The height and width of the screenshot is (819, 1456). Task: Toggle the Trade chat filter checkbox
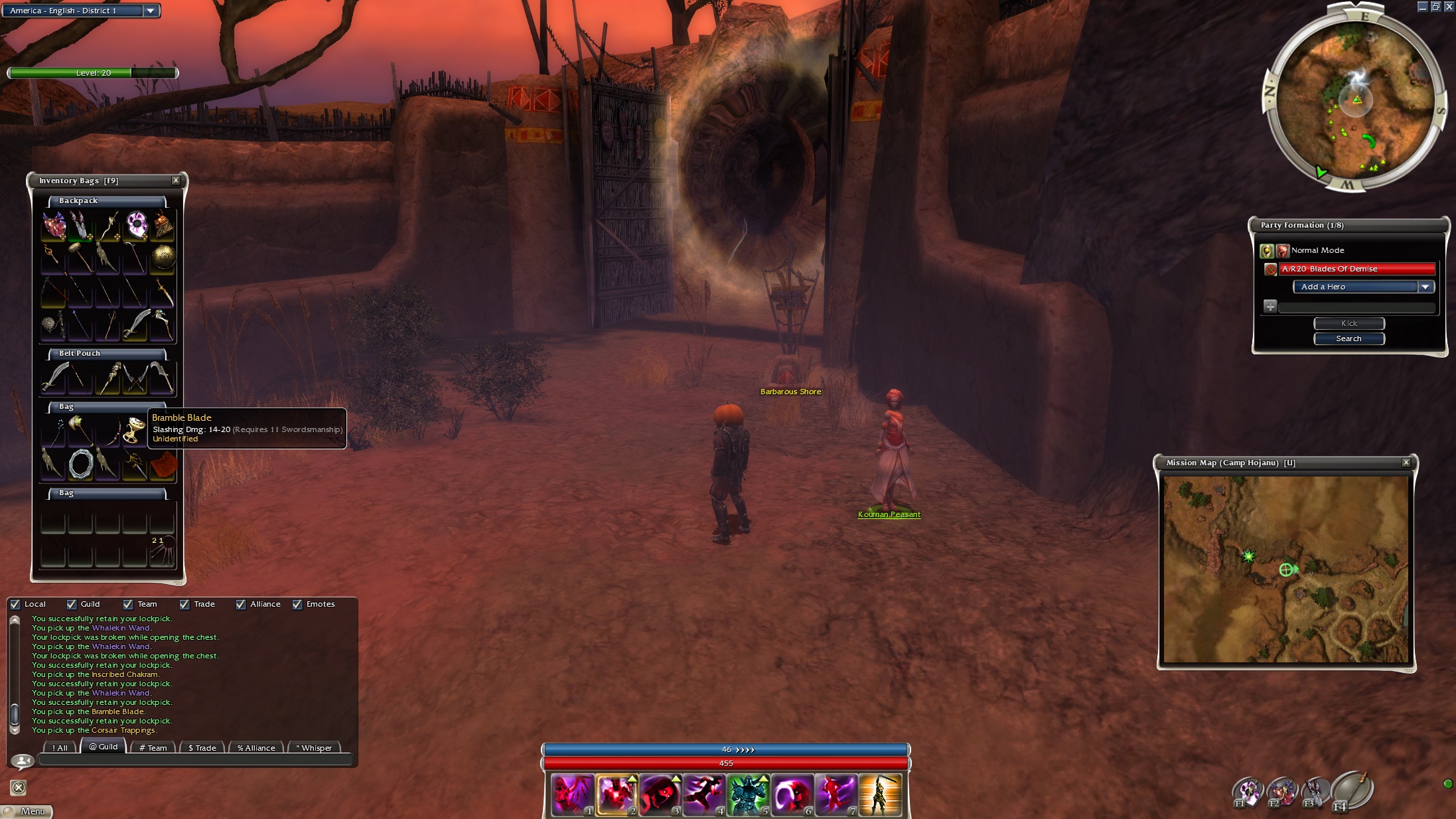click(x=184, y=604)
